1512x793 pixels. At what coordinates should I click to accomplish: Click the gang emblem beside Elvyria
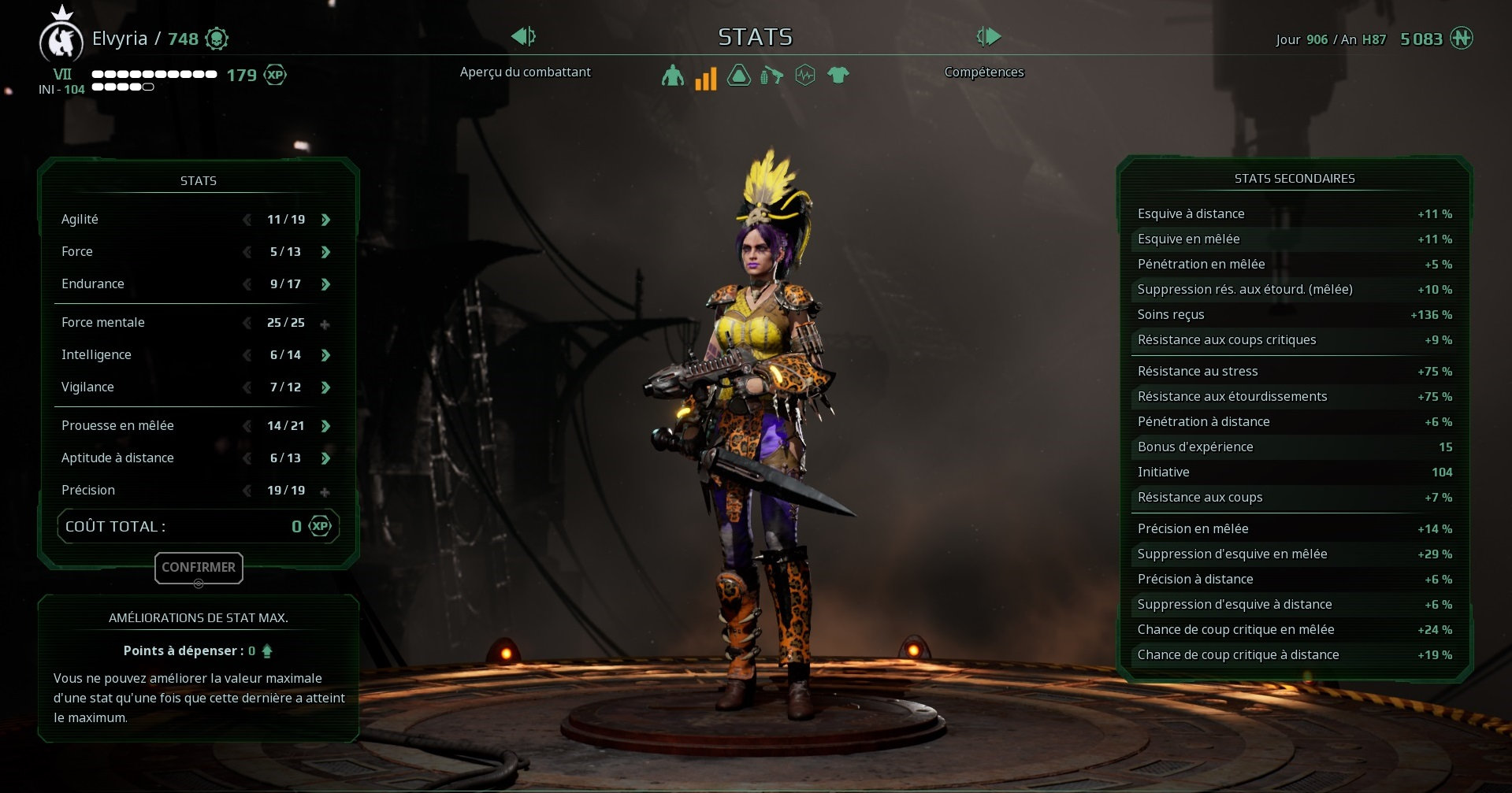click(61, 41)
